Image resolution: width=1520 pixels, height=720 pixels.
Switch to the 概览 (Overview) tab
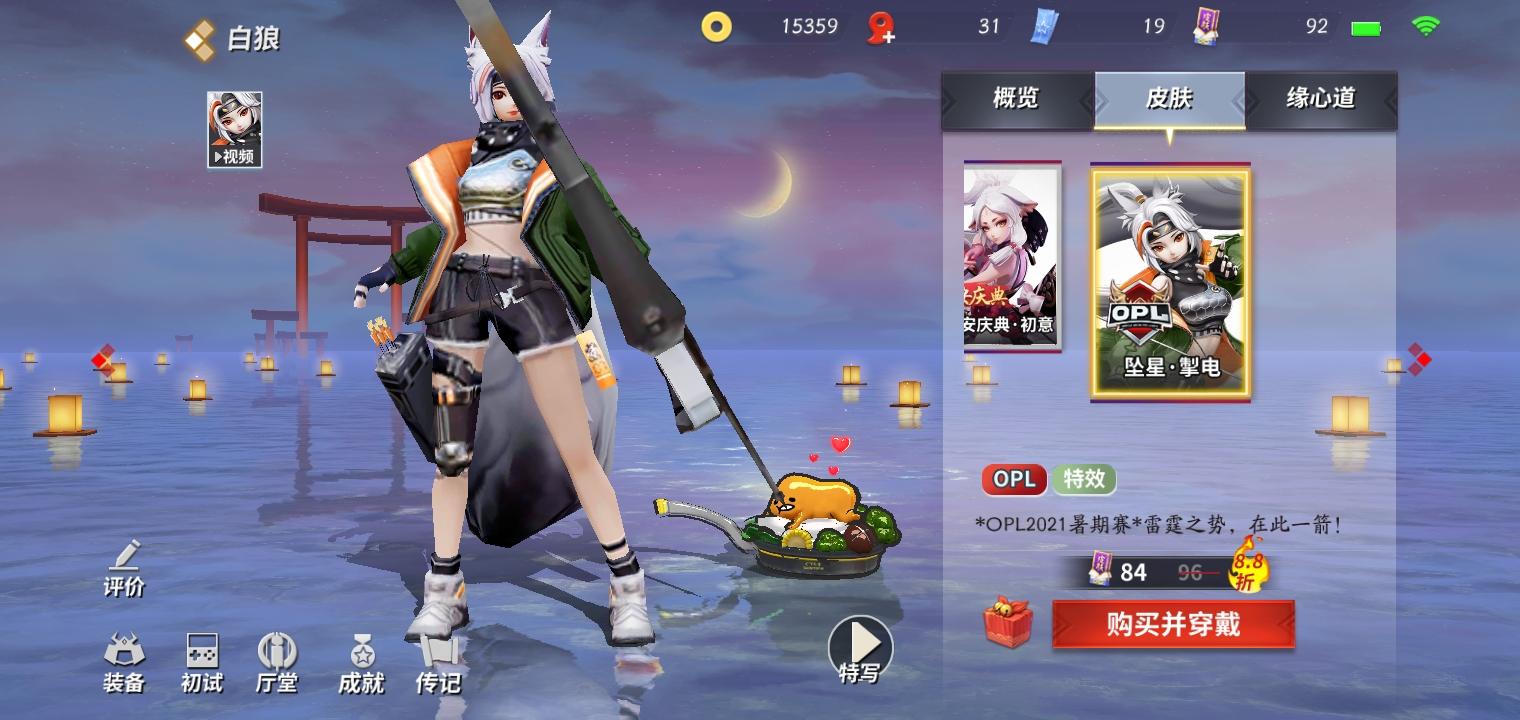pos(1018,99)
